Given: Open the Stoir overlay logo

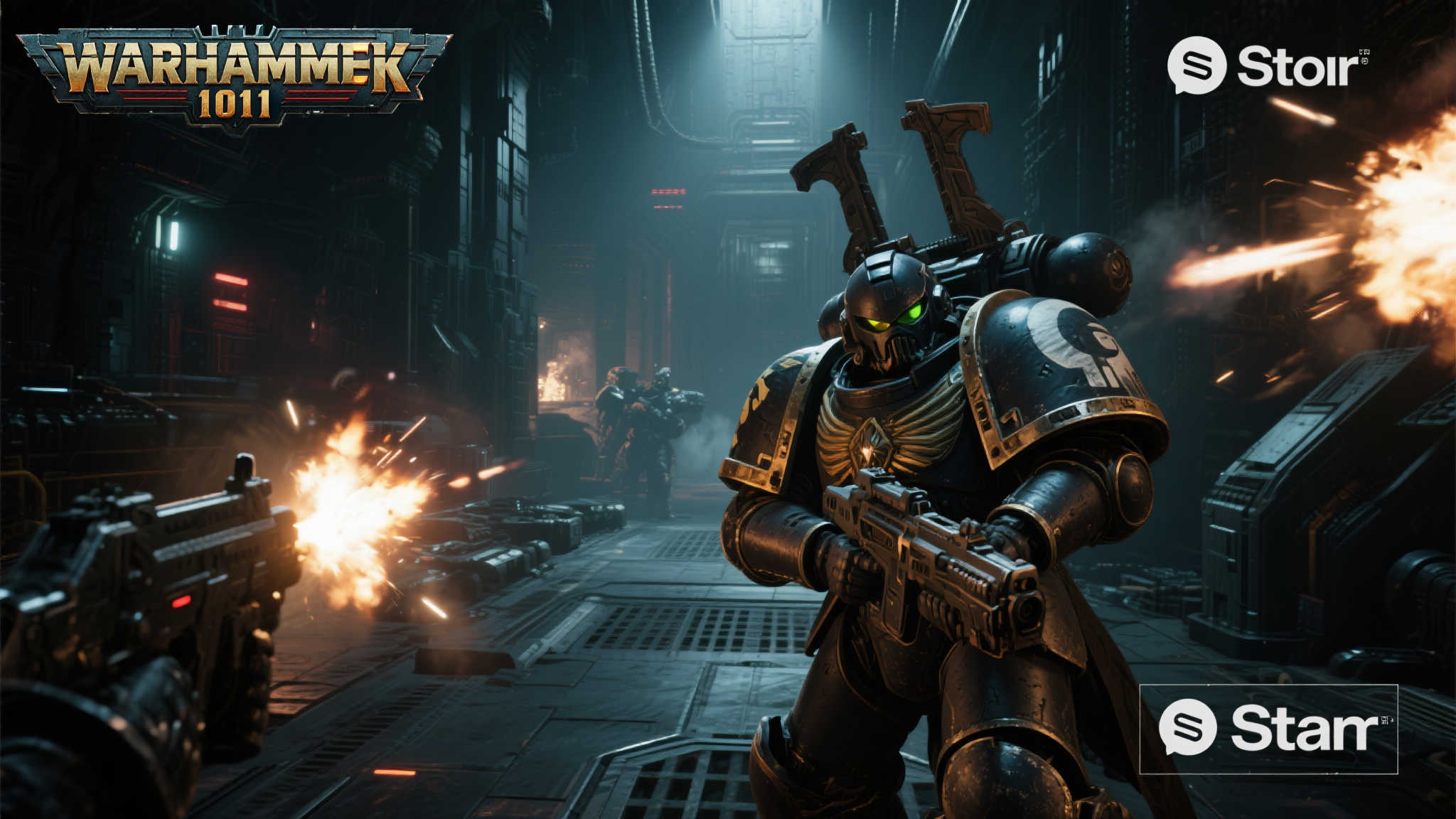Looking at the screenshot, I should coord(1268,66).
